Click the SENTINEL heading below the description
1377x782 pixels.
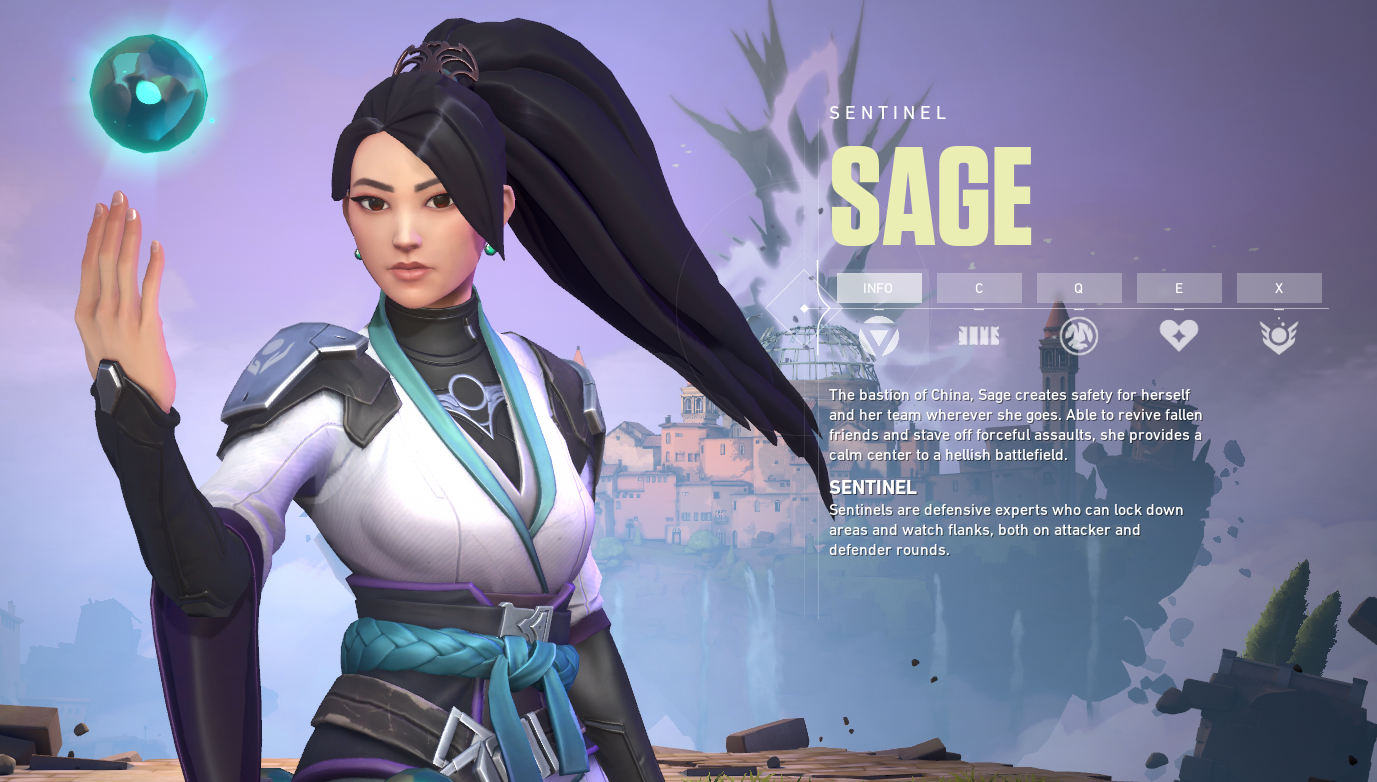click(872, 488)
